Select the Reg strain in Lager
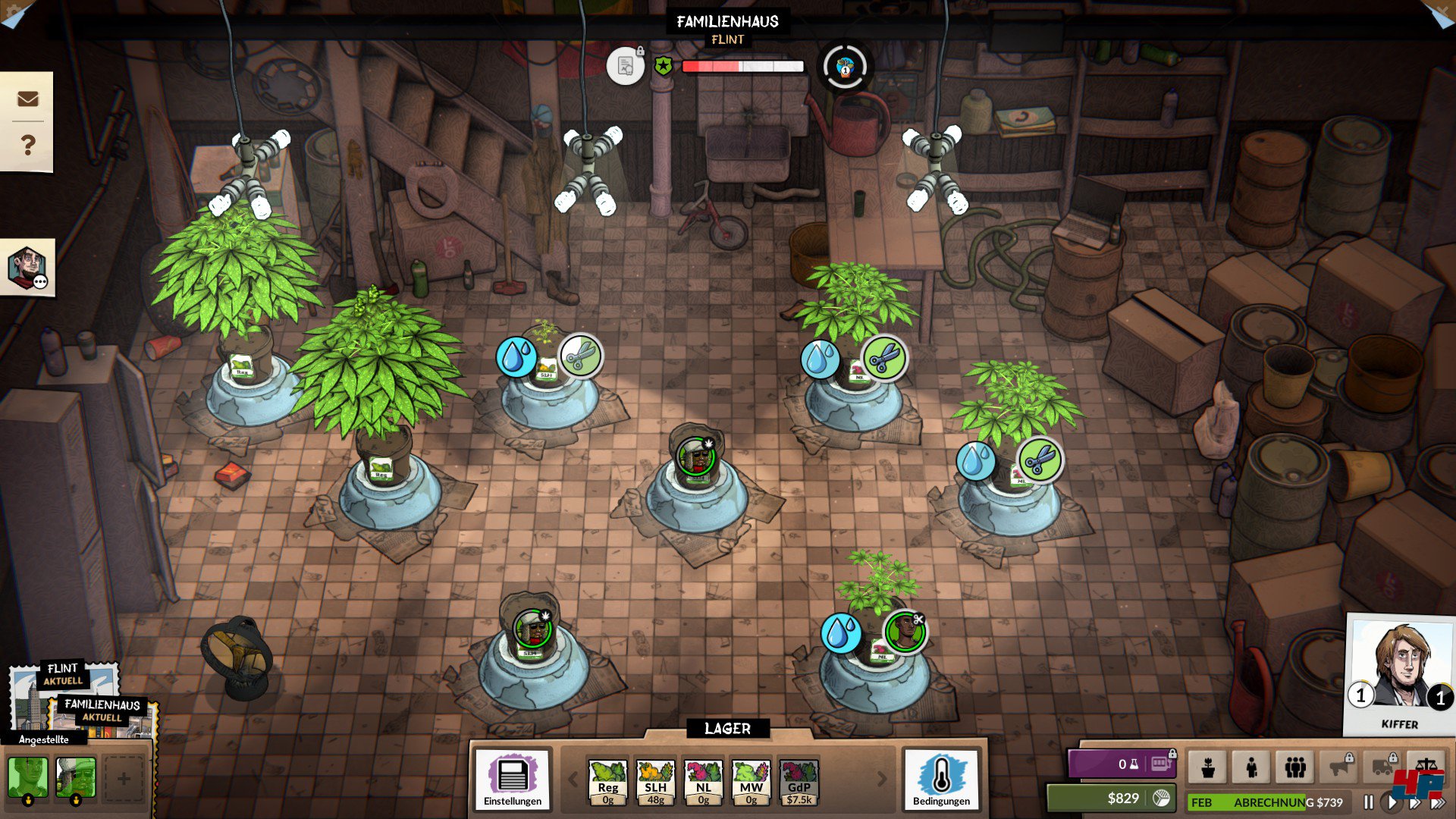The height and width of the screenshot is (819, 1456). [x=607, y=782]
